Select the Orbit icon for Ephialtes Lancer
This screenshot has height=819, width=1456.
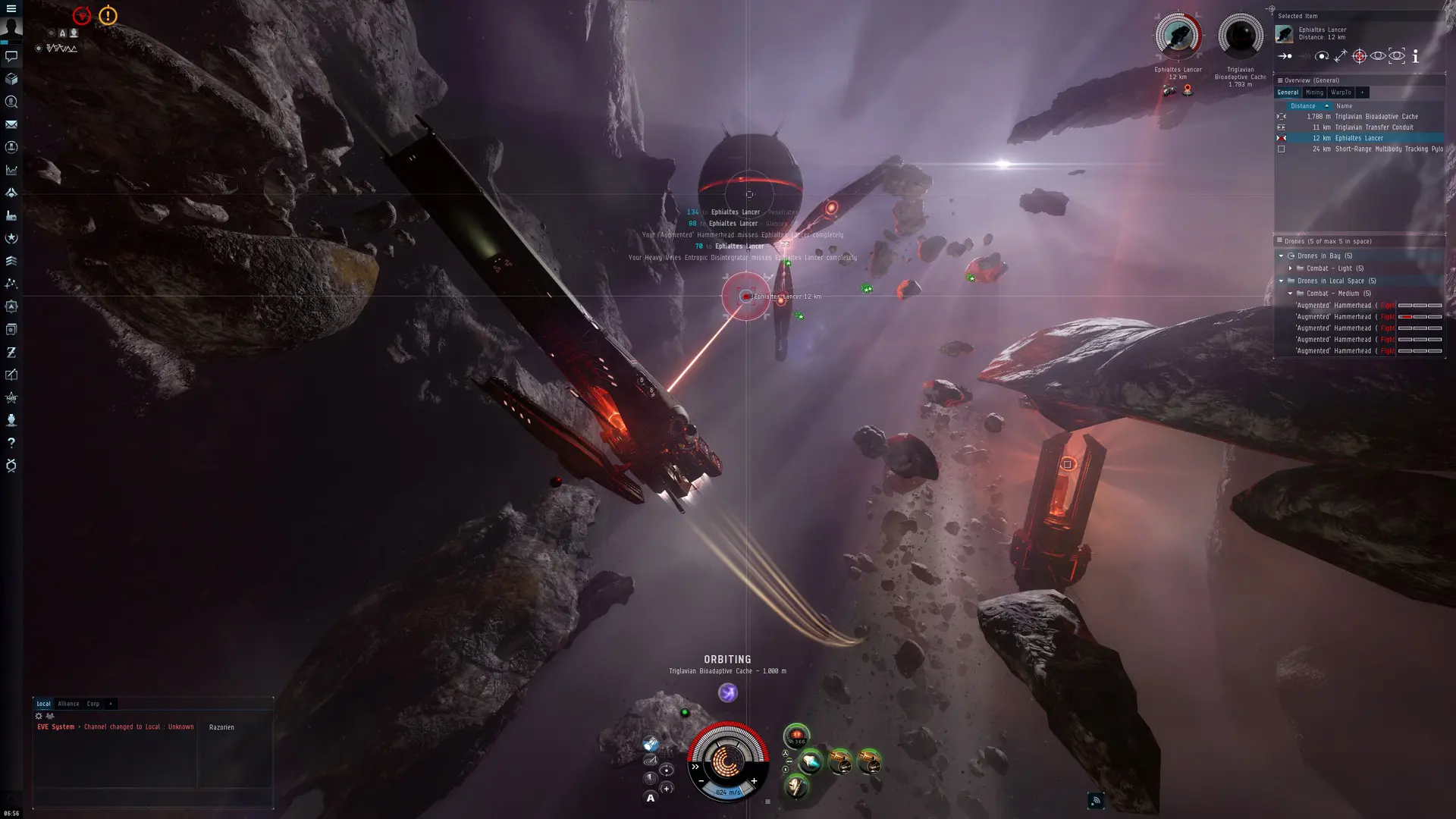click(x=1323, y=56)
